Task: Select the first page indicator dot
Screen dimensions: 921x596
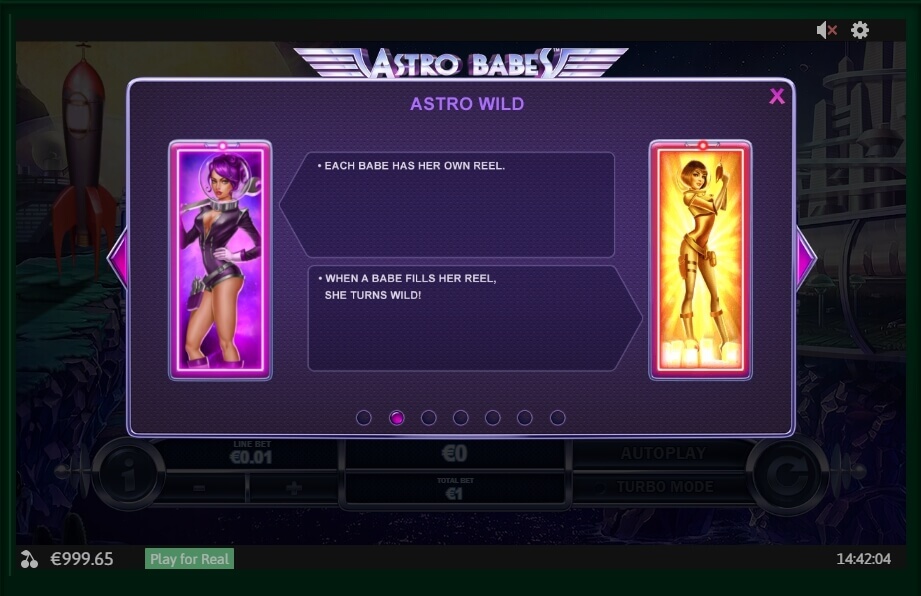Action: [x=364, y=418]
